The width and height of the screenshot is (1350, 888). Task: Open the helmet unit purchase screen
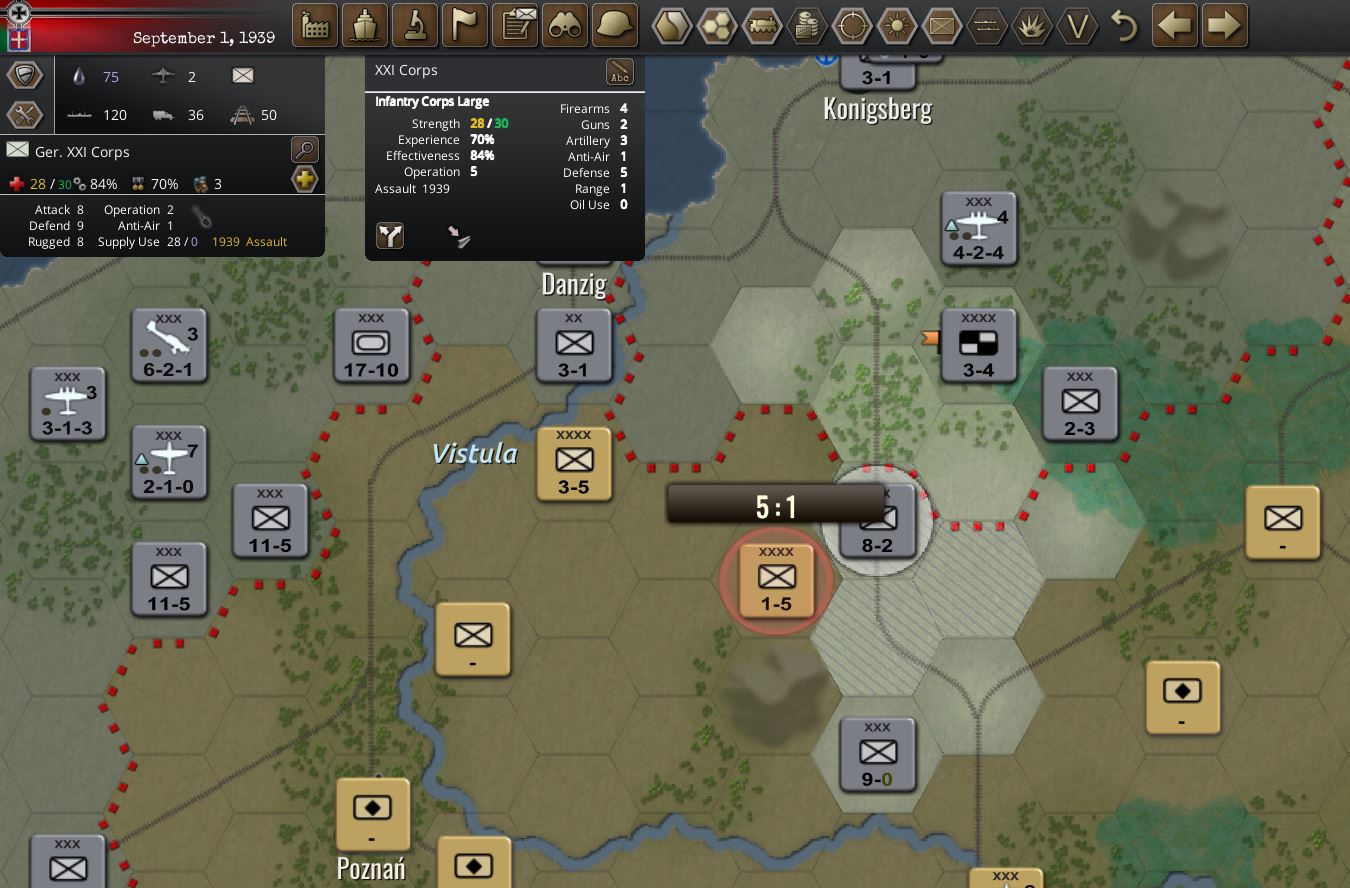point(614,25)
